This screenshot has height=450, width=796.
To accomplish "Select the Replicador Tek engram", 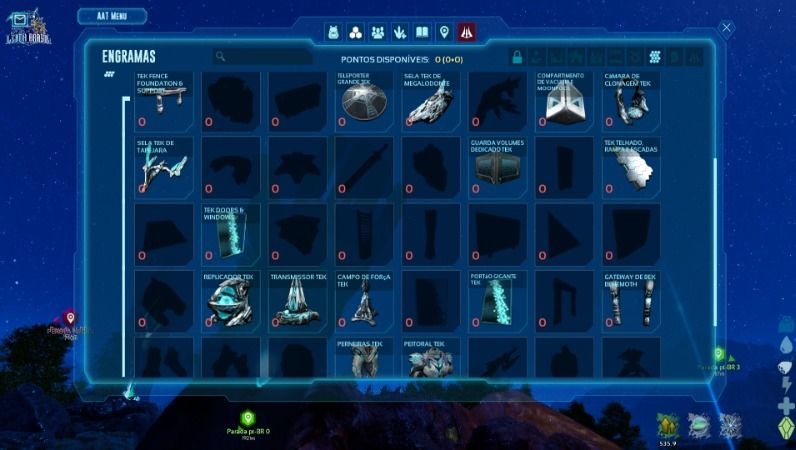I will [x=231, y=300].
